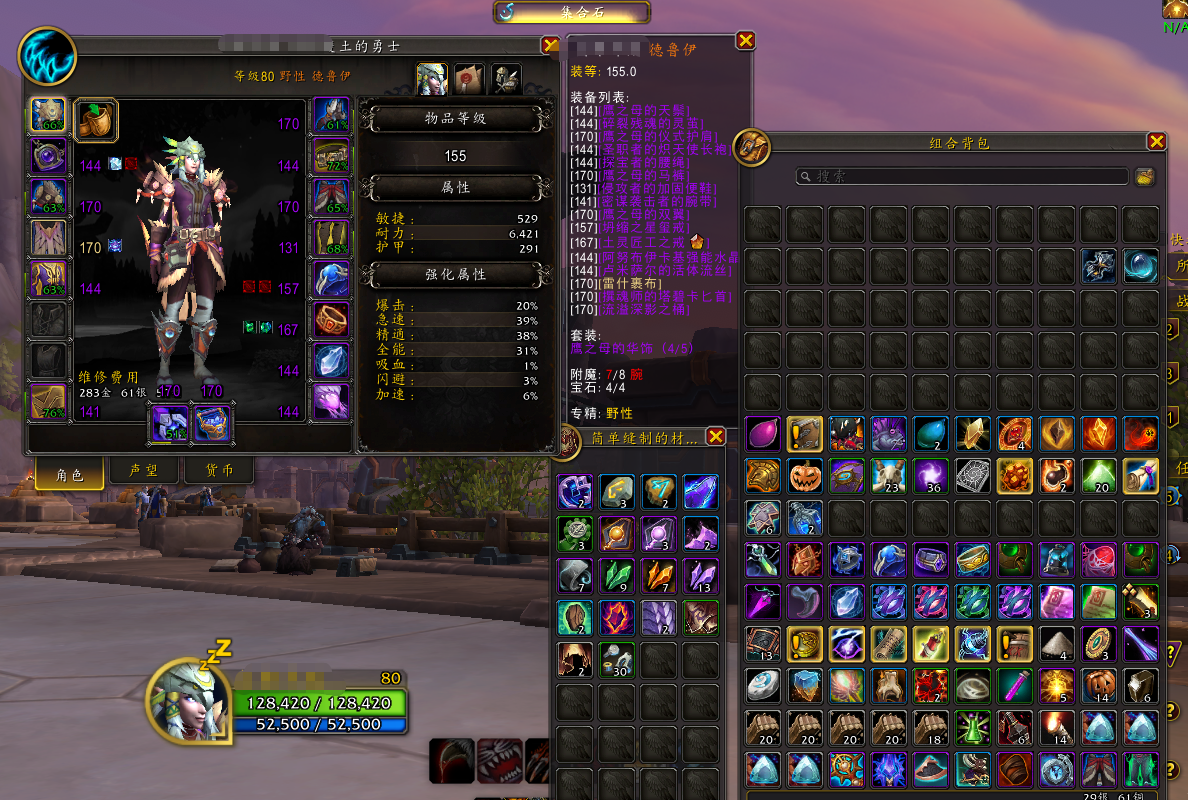Click the bag-with-green-arrow equipment manager icon
Viewport: 1188px width, 800px height.
(96, 120)
